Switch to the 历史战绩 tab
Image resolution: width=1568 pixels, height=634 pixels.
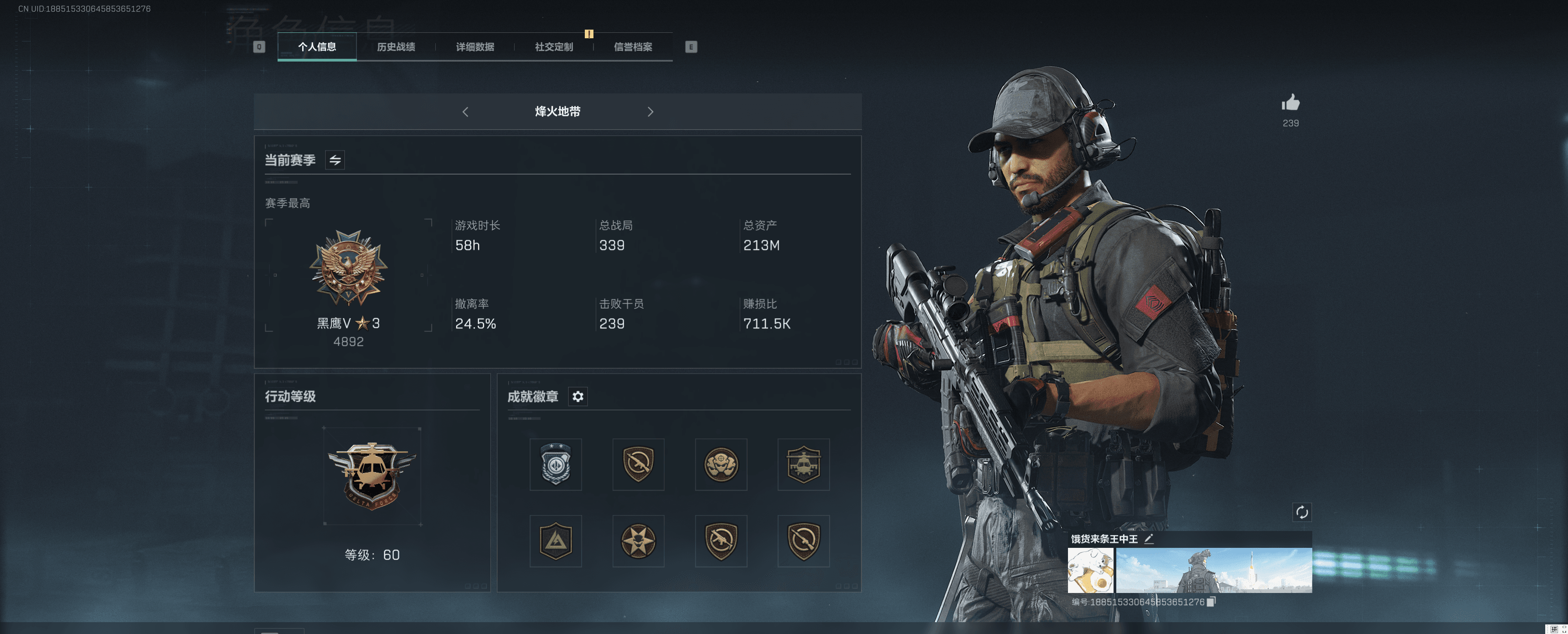tap(396, 47)
